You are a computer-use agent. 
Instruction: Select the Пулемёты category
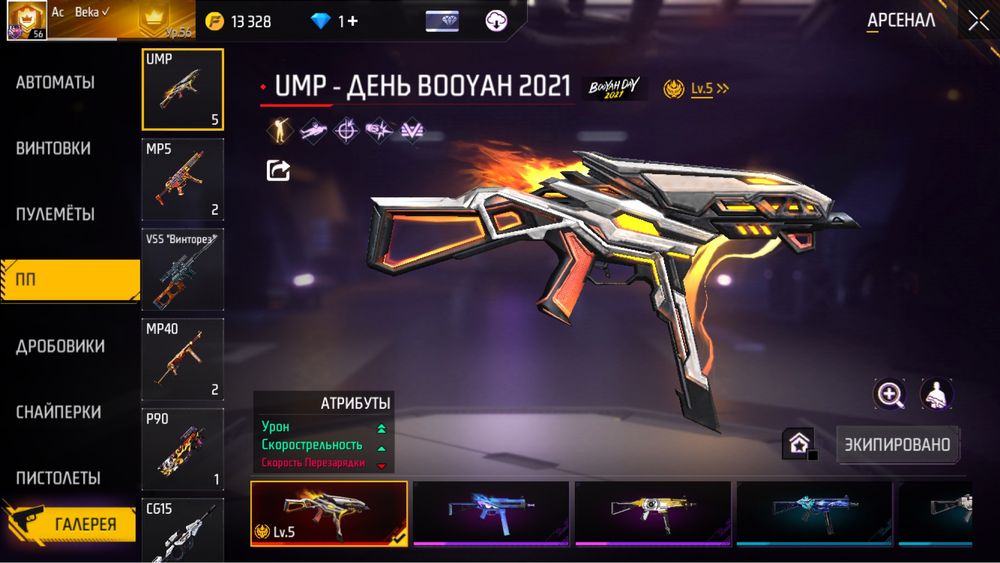click(x=55, y=215)
